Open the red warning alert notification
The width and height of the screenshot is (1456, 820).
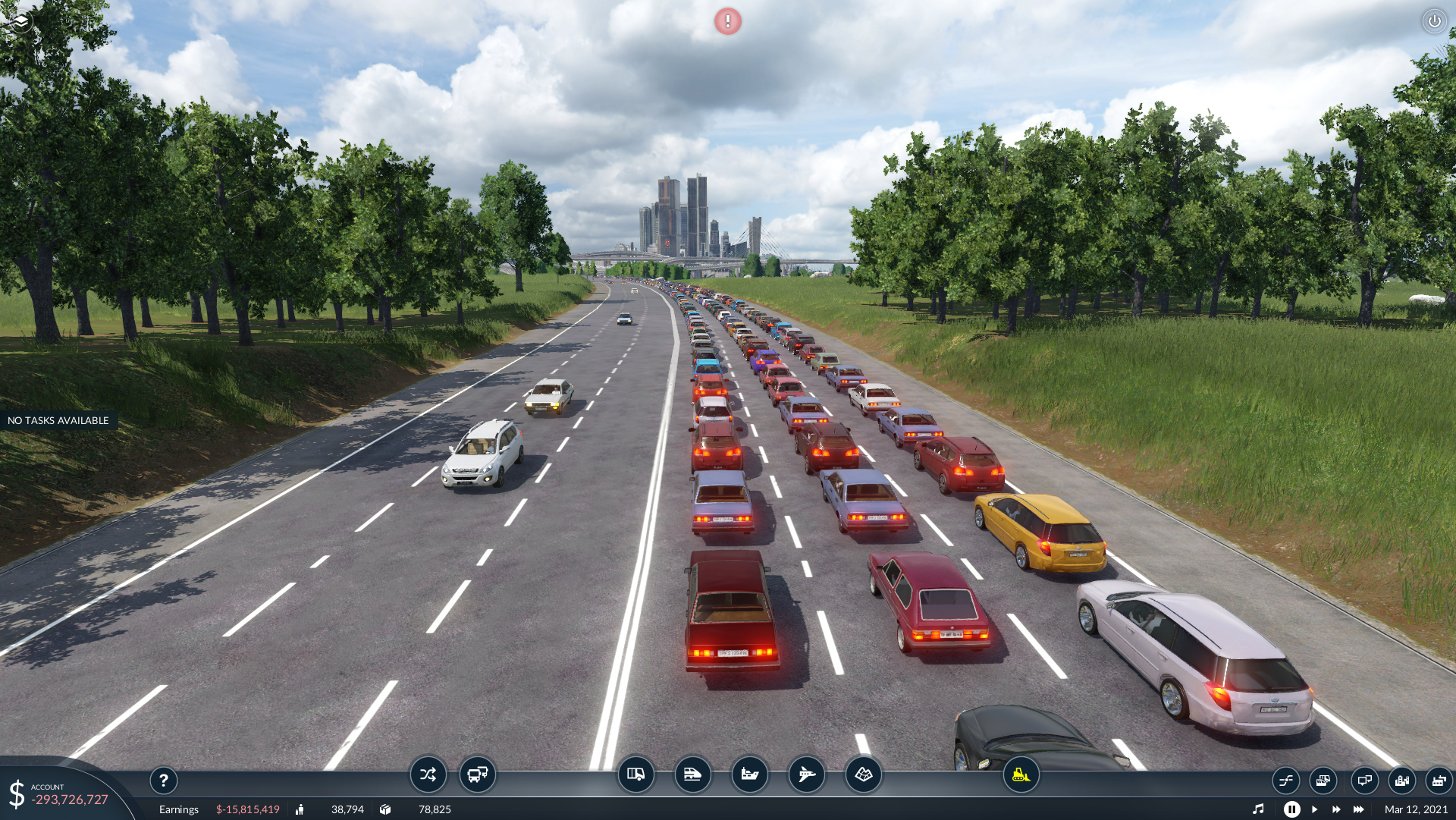[727, 21]
